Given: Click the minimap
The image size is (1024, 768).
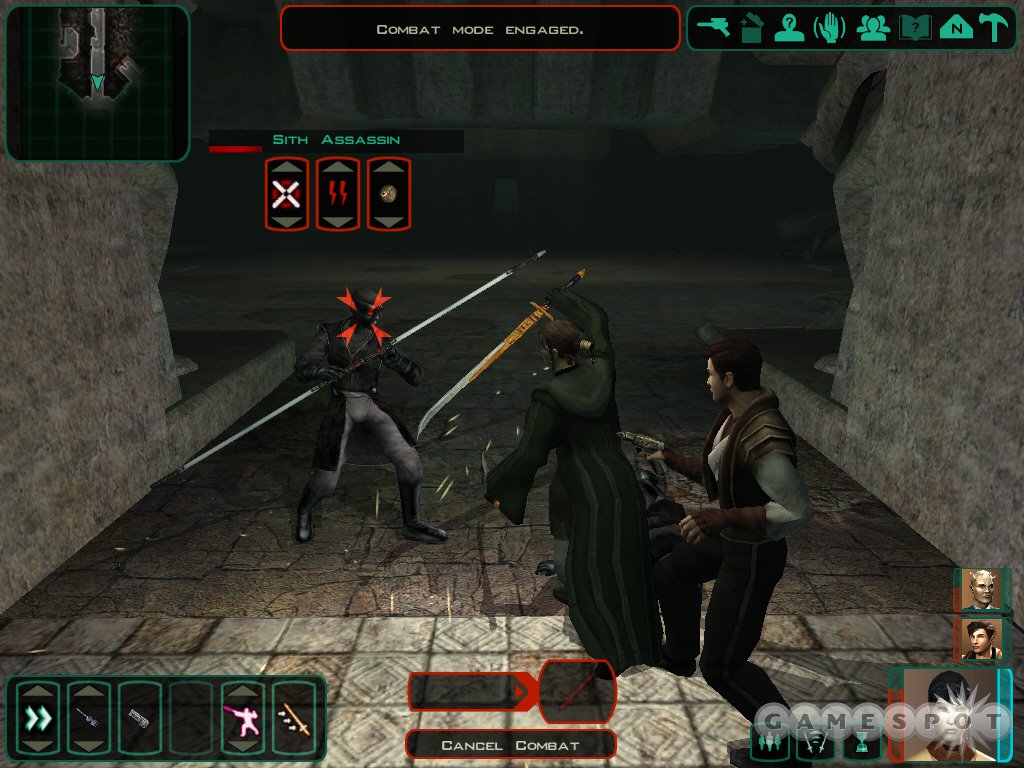Looking at the screenshot, I should point(97,83).
